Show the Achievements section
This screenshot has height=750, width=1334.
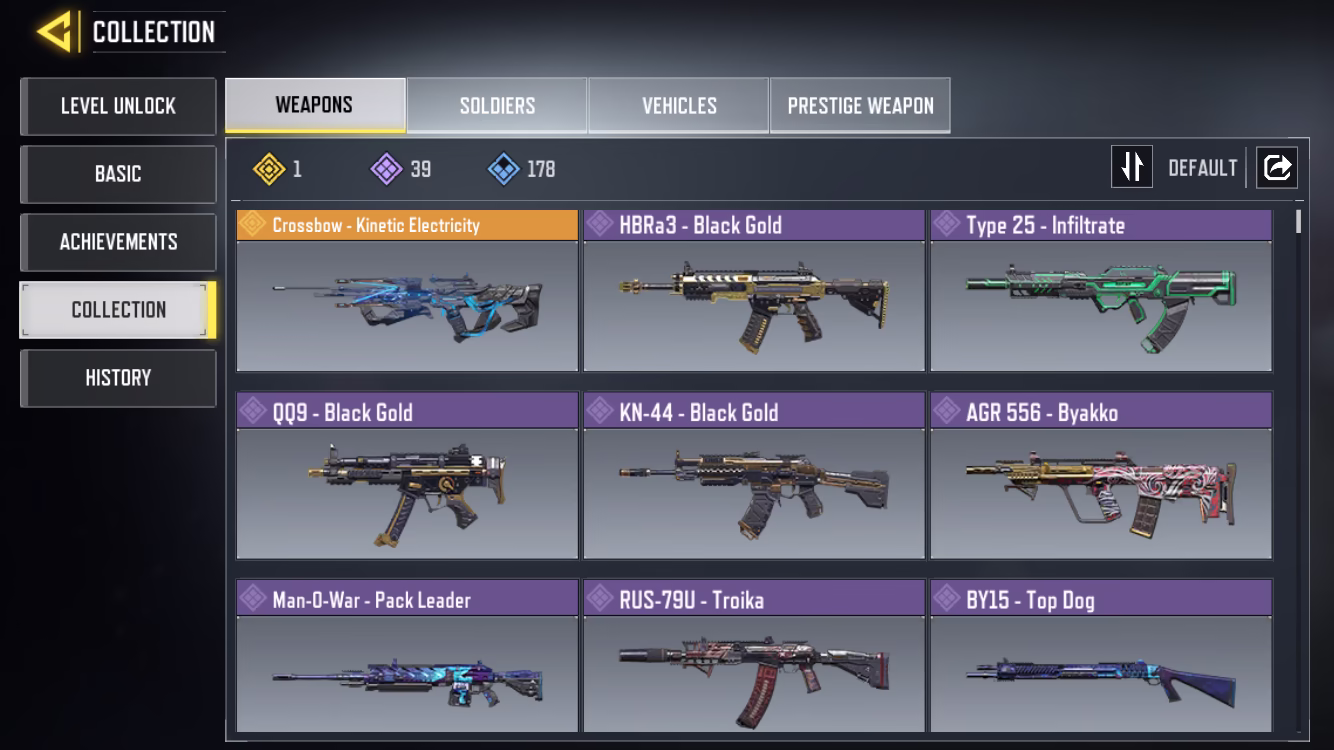(x=118, y=242)
